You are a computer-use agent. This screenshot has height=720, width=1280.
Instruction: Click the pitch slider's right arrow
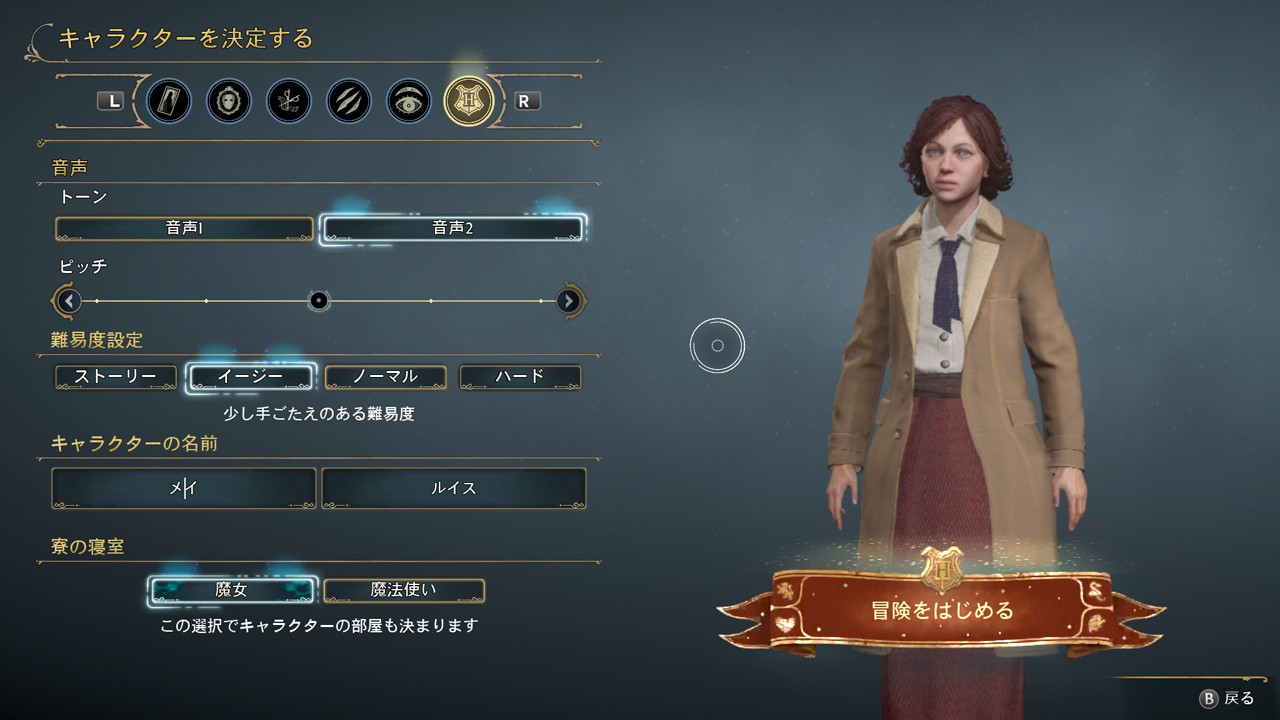point(569,300)
